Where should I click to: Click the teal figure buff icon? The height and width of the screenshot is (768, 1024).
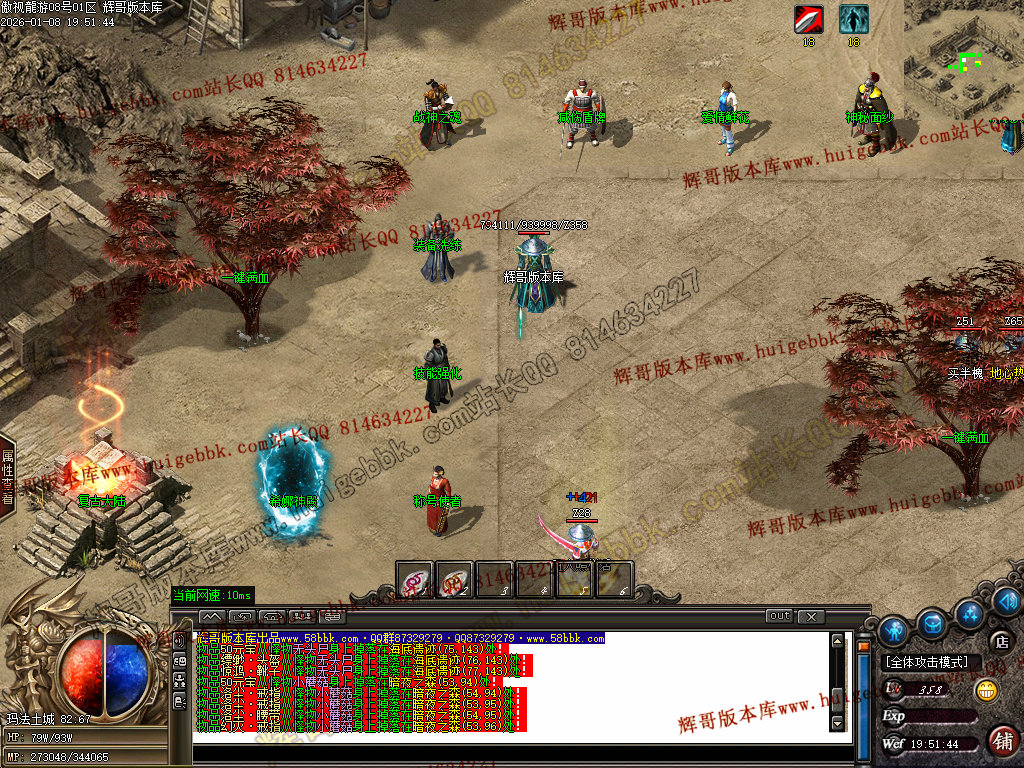tap(853, 19)
